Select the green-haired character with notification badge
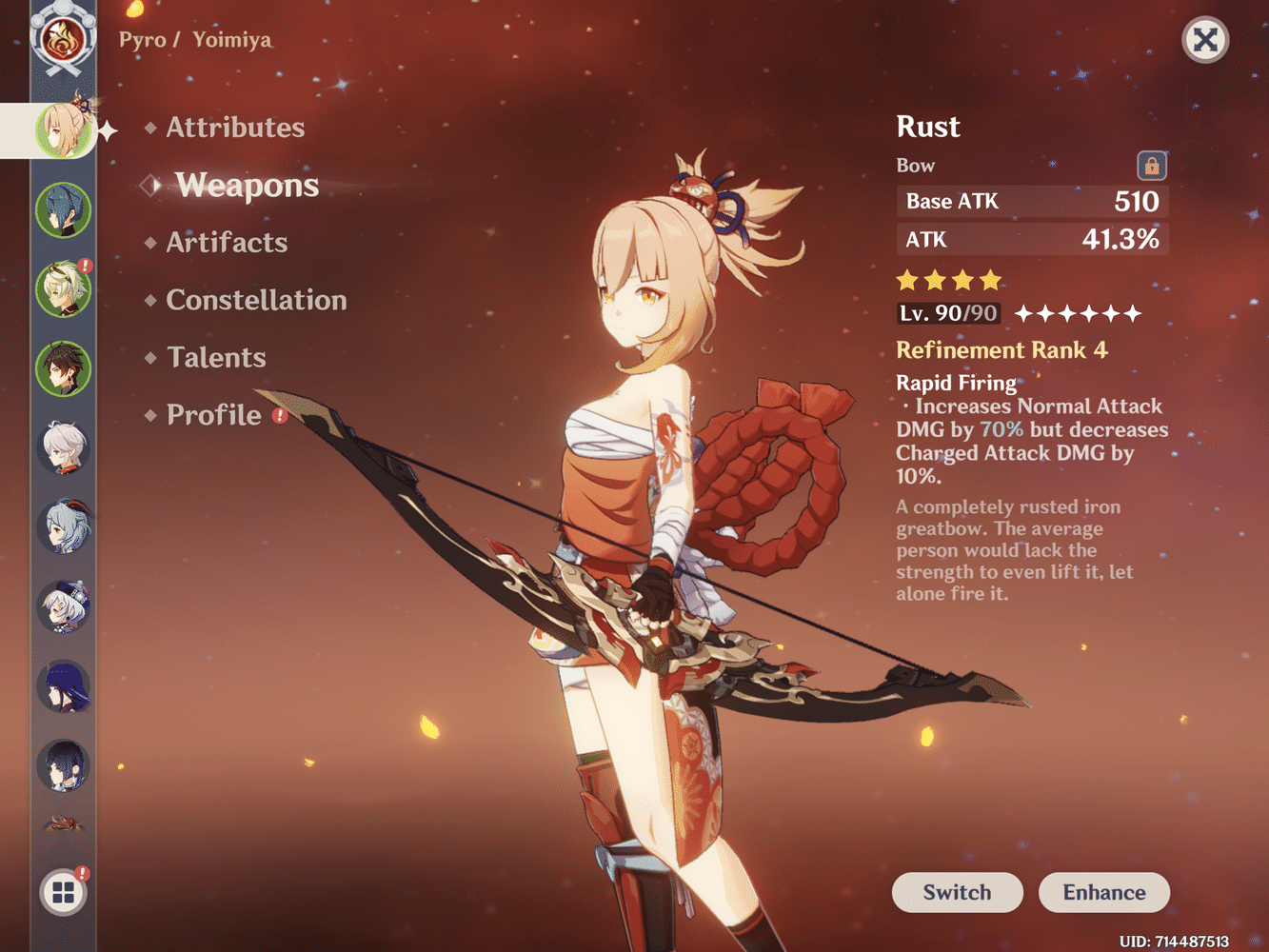Viewport: 1269px width, 952px height. tap(63, 289)
